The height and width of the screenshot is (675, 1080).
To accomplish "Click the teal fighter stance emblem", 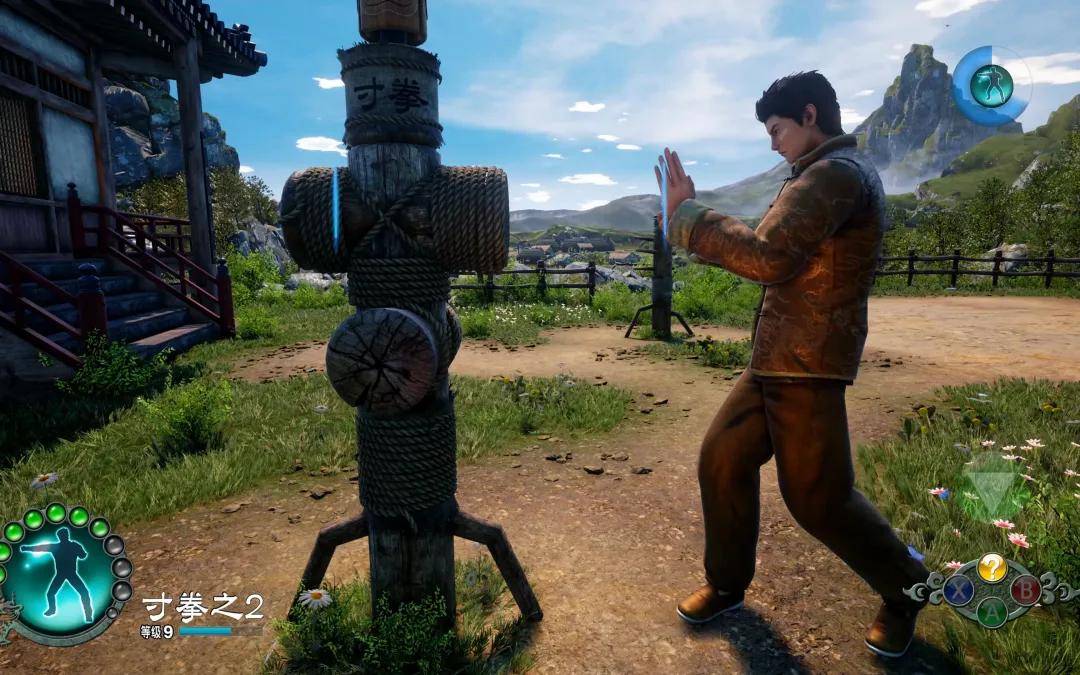I will pos(60,576).
